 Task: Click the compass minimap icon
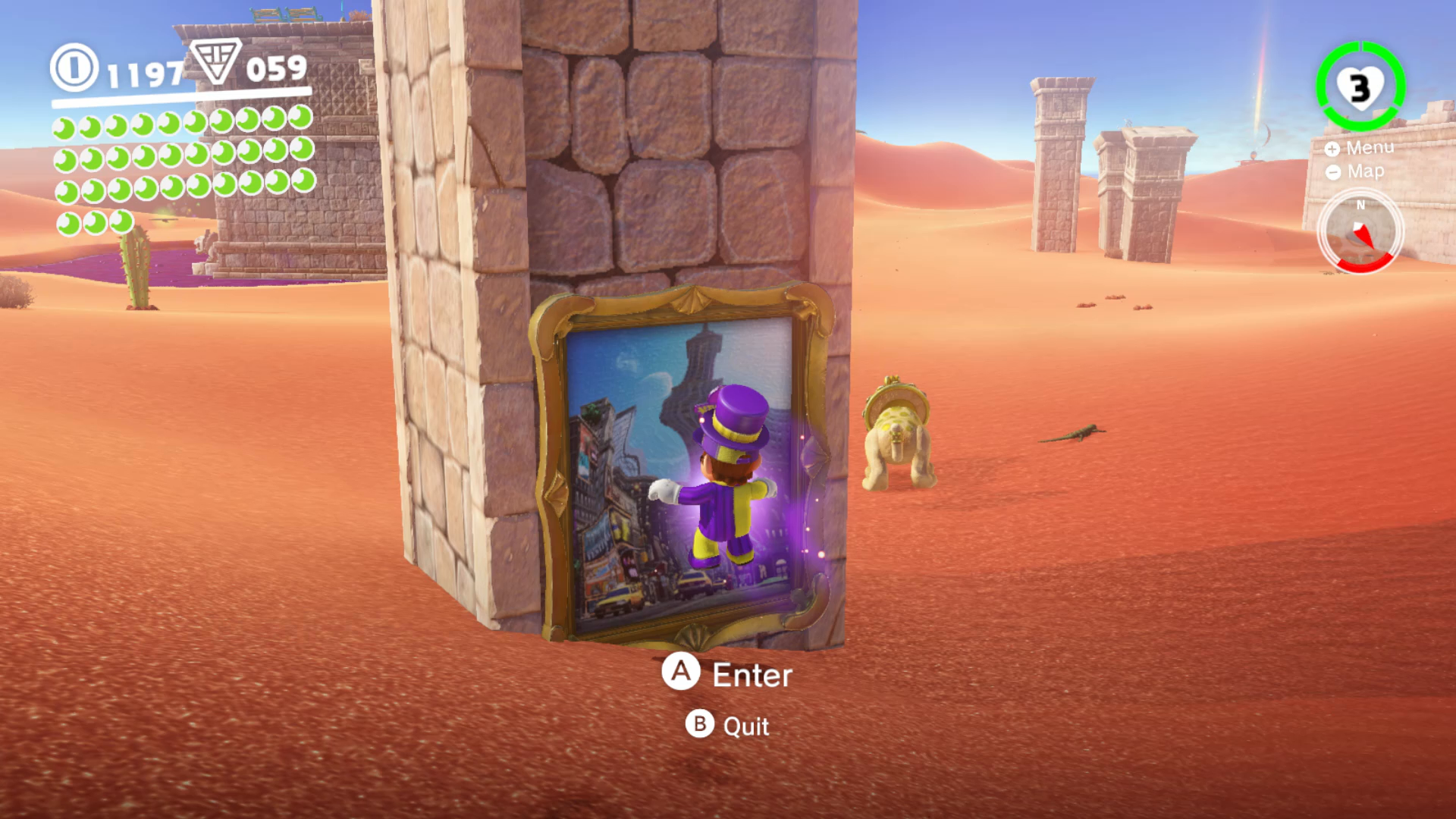1360,233
